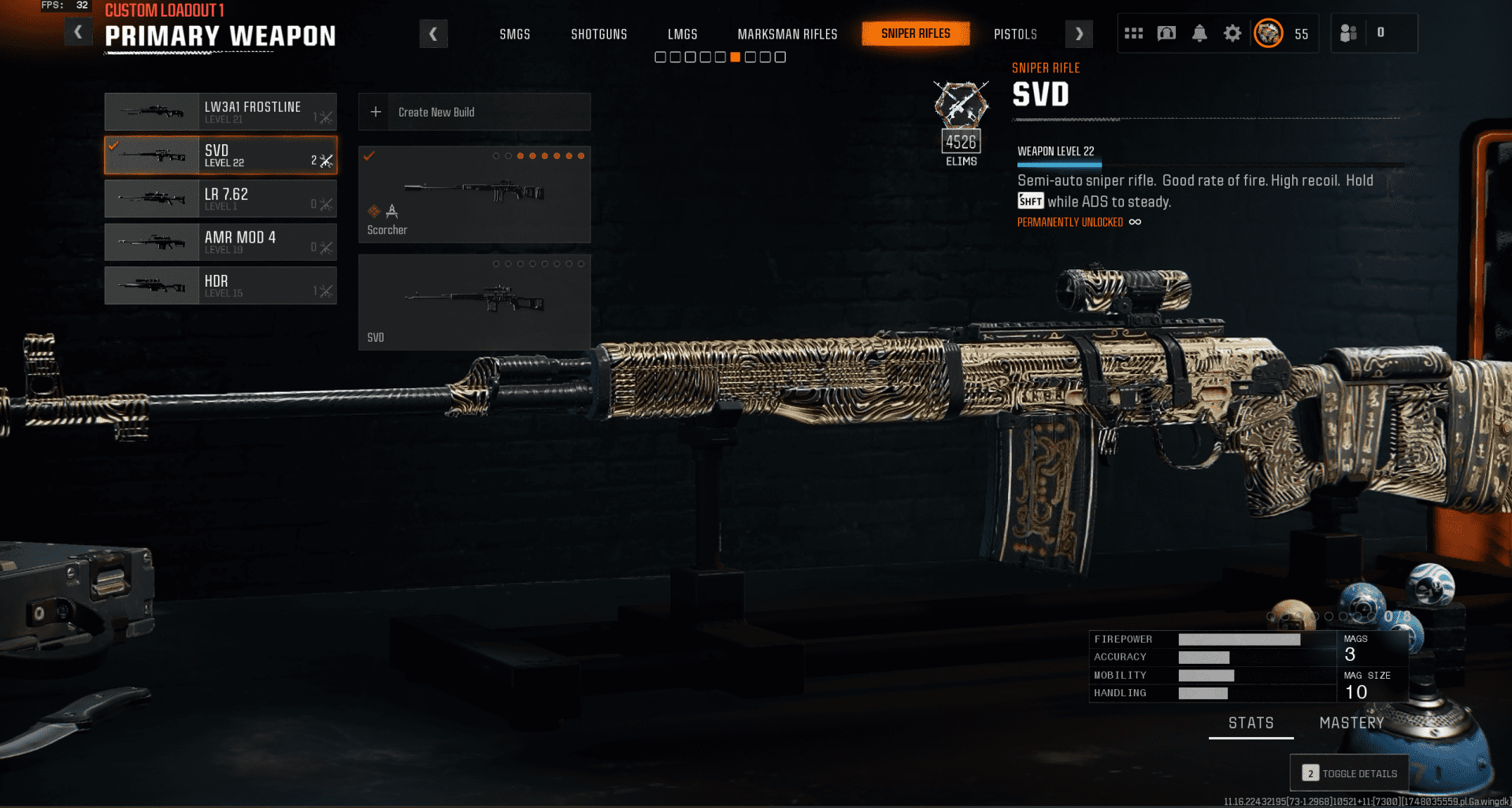
Task: Switch to the SMGs category
Action: [514, 35]
